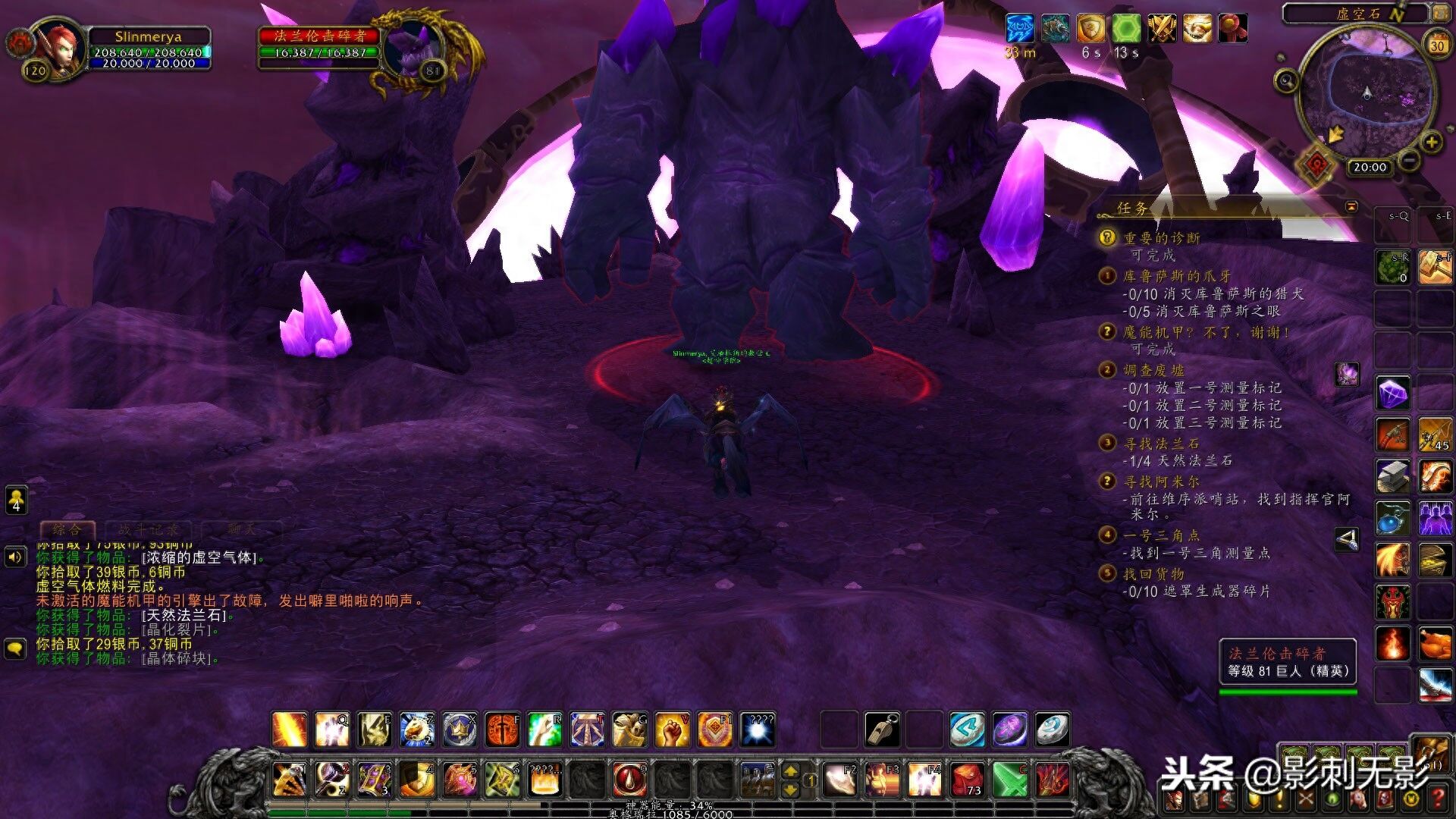
Task: Click the minimap tracking magnifier button
Action: click(1286, 80)
